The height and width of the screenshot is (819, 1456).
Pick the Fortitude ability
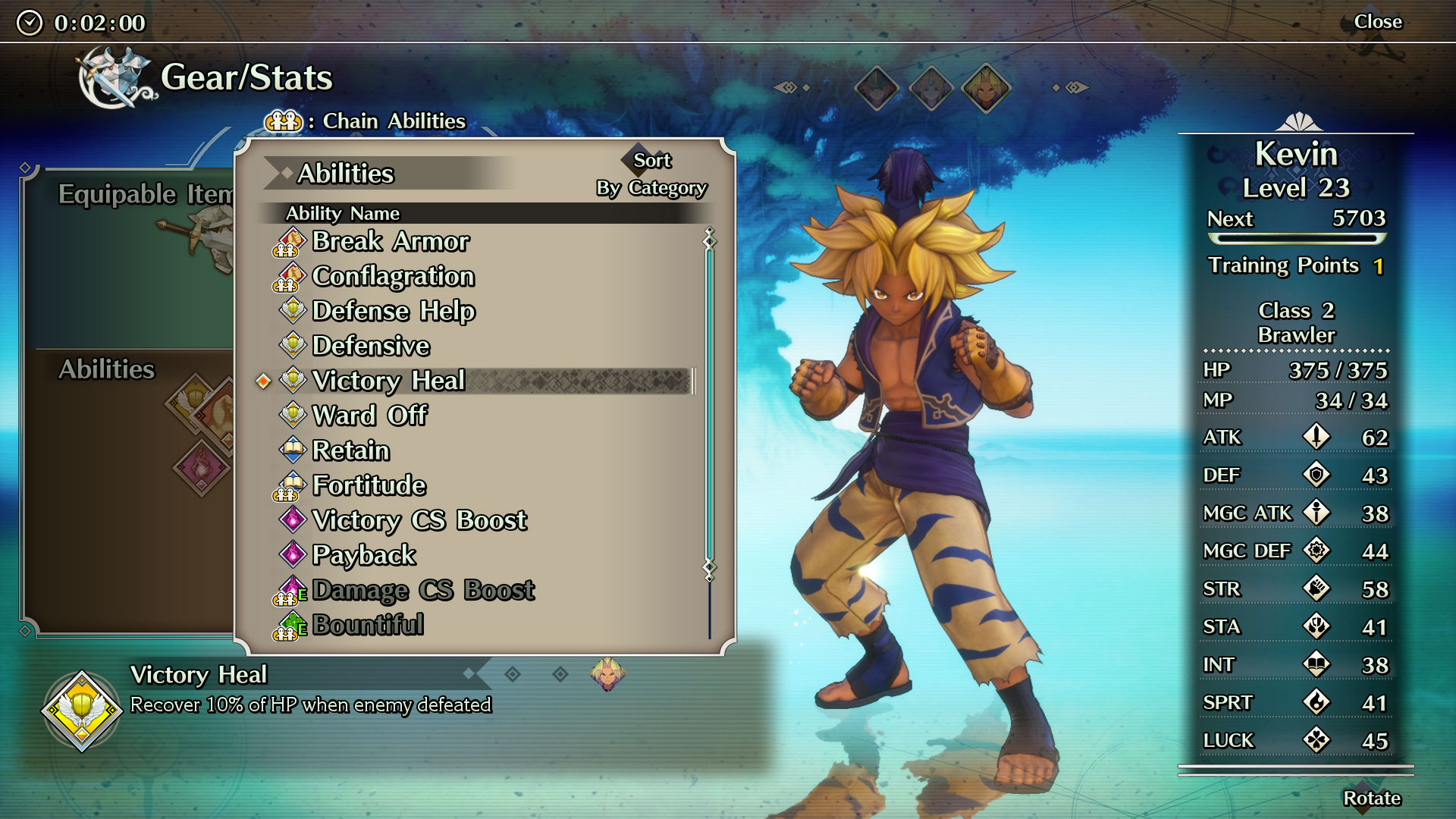(369, 485)
